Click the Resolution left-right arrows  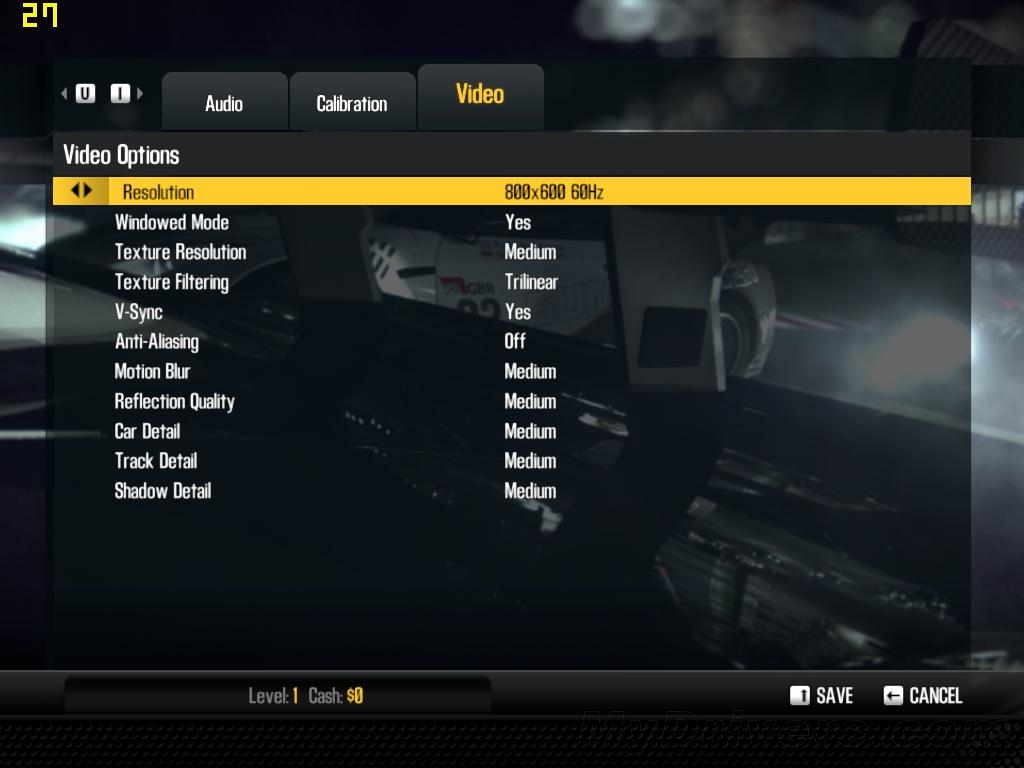[81, 190]
